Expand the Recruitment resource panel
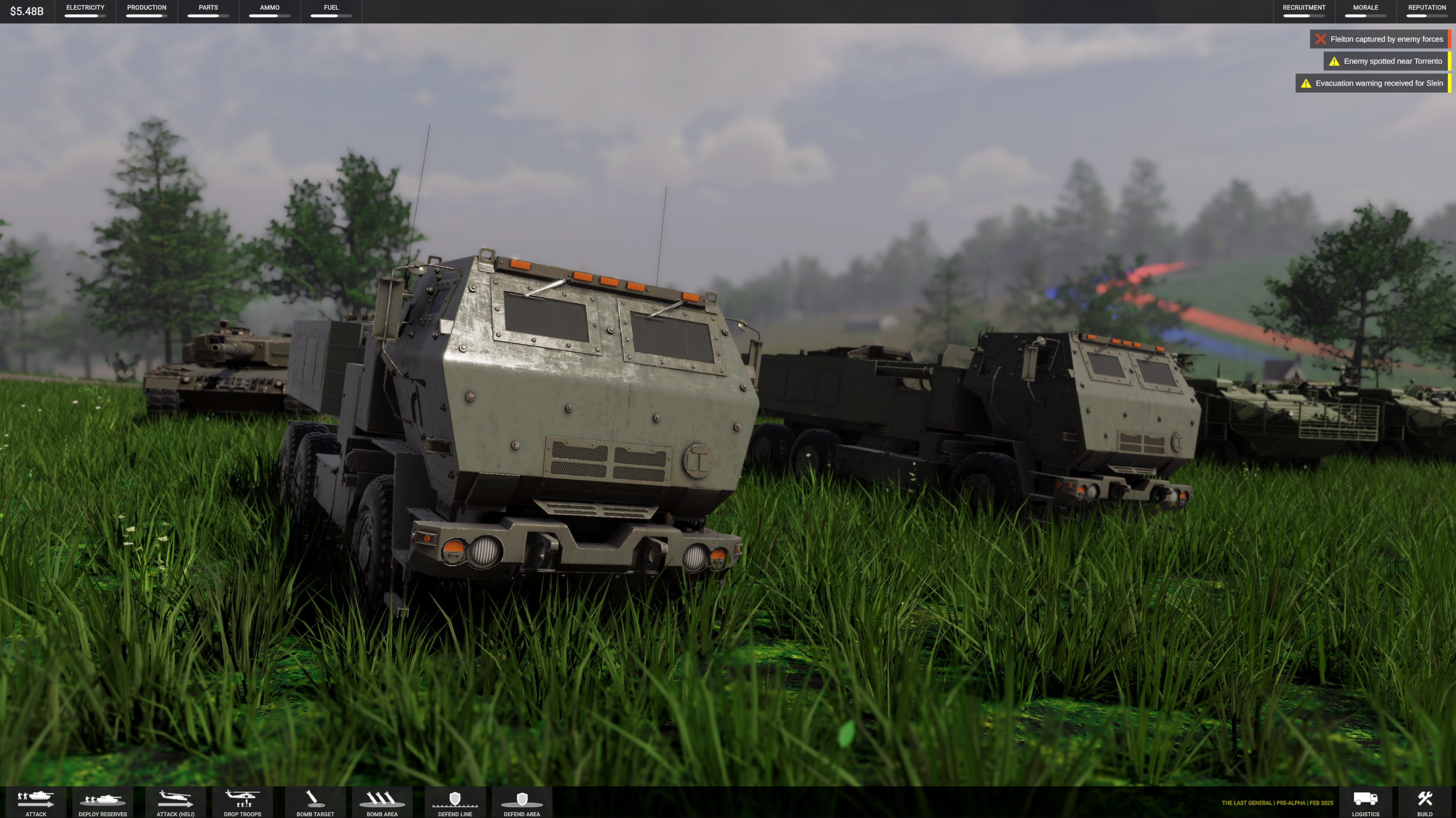Image resolution: width=1456 pixels, height=818 pixels. (x=1303, y=11)
